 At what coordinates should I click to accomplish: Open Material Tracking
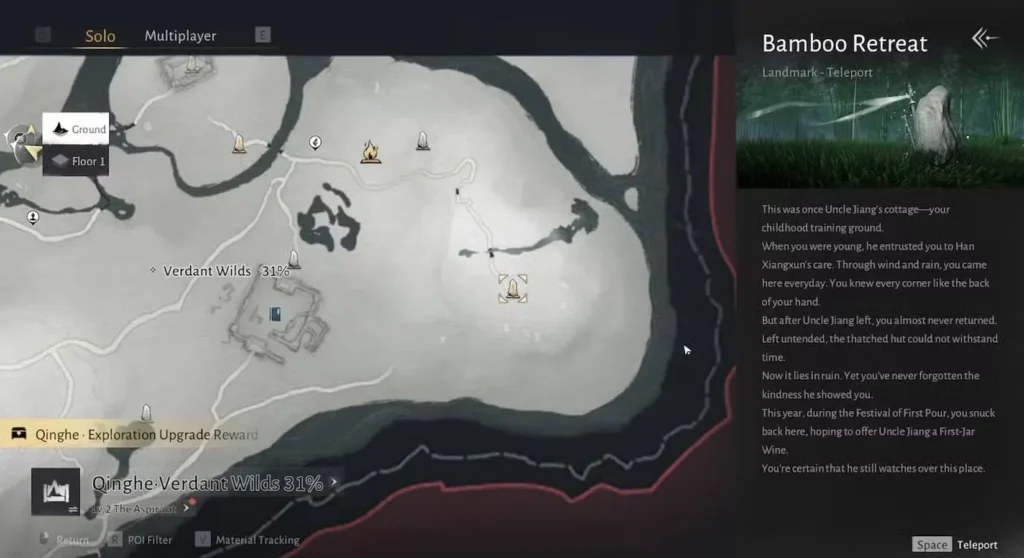pos(249,540)
